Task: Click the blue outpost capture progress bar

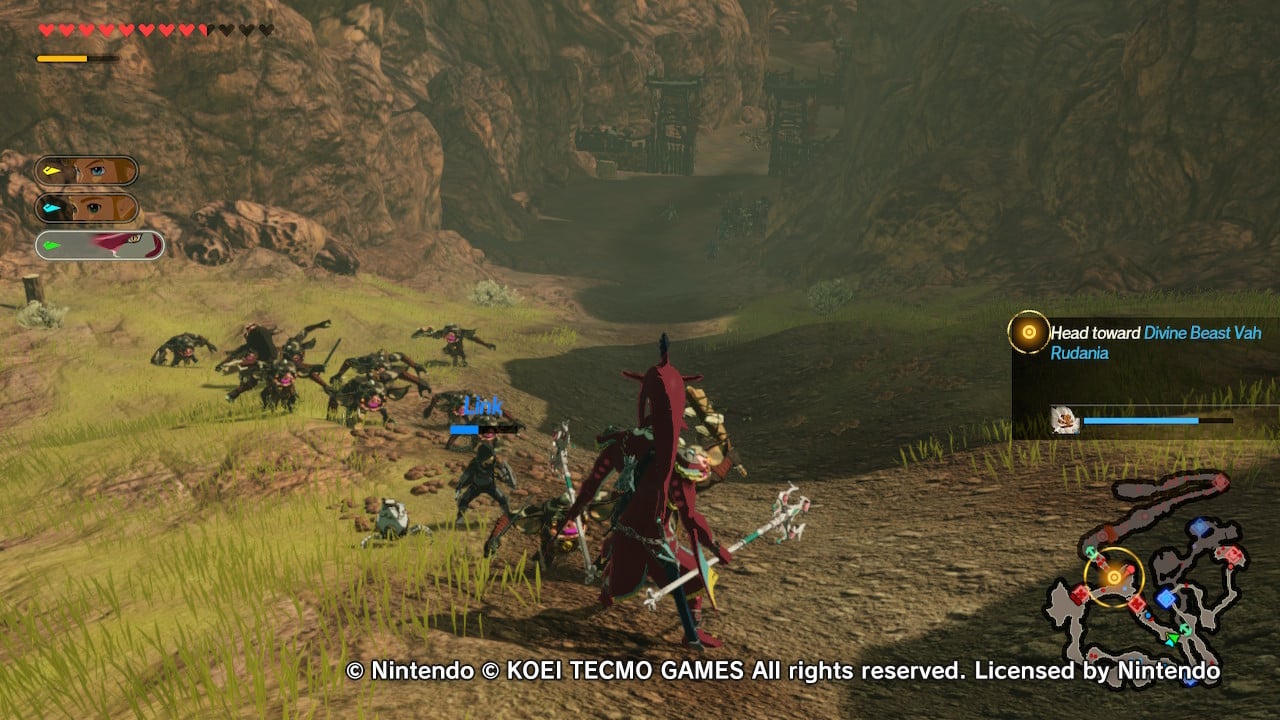Action: coord(1150,421)
